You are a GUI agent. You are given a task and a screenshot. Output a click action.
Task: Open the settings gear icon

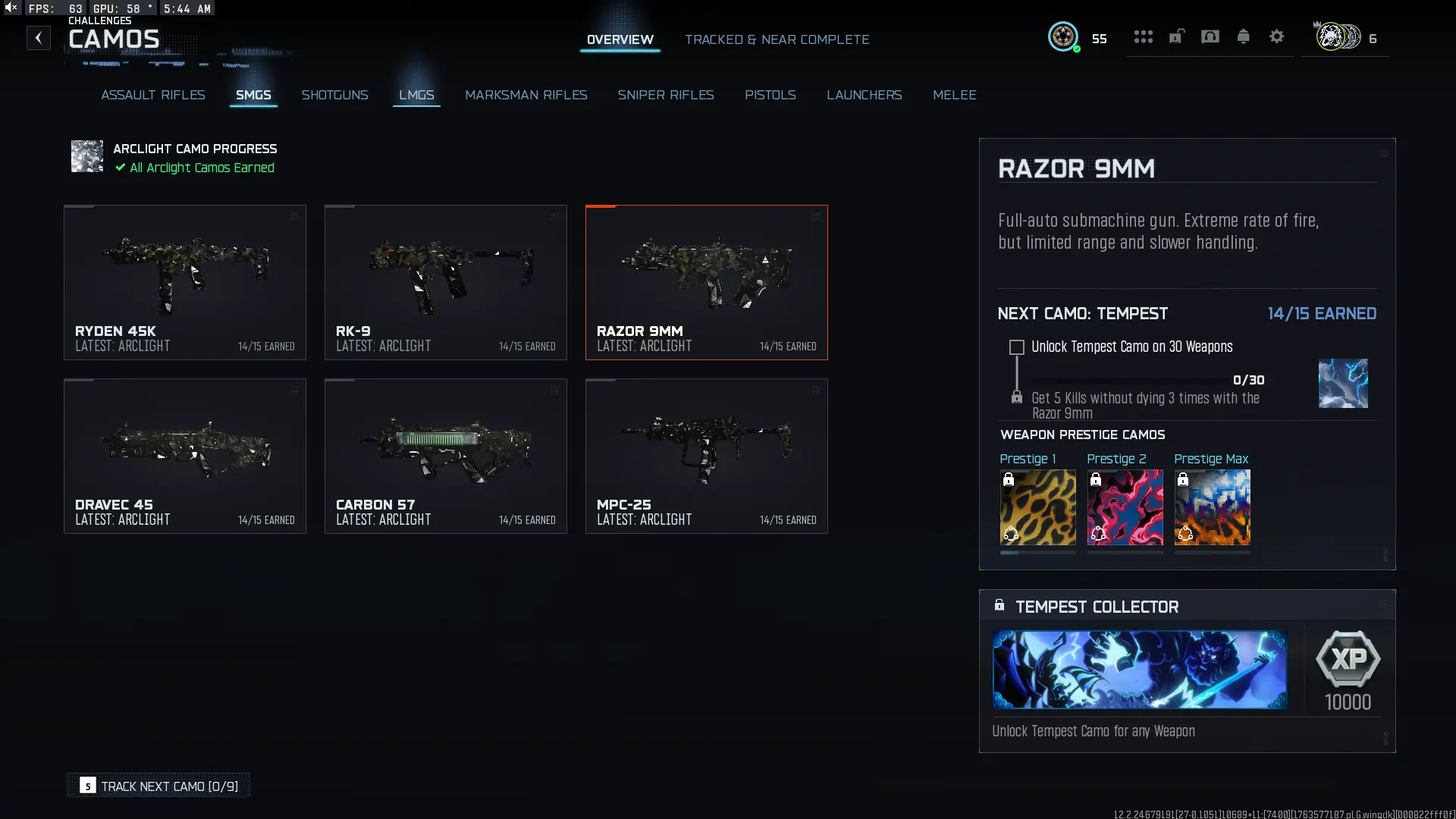(x=1276, y=36)
